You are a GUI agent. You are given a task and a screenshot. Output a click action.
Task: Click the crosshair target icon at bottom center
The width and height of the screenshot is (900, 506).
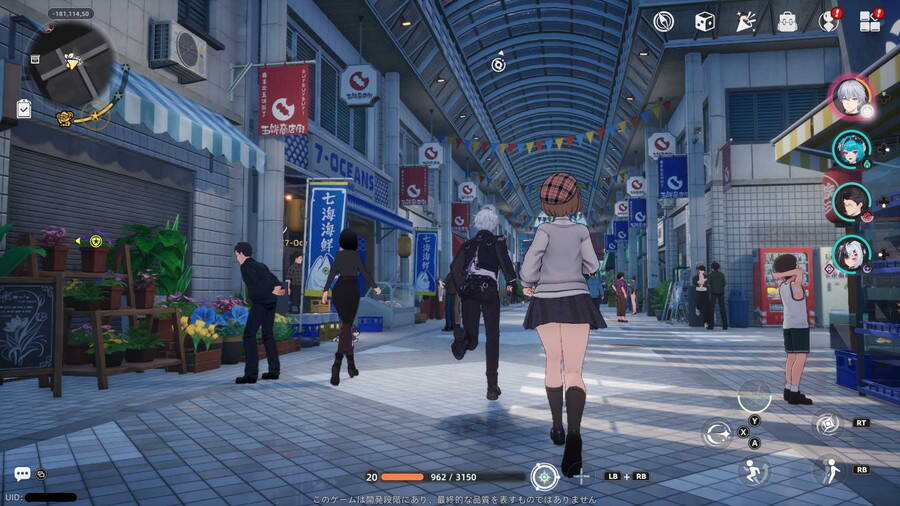click(544, 476)
